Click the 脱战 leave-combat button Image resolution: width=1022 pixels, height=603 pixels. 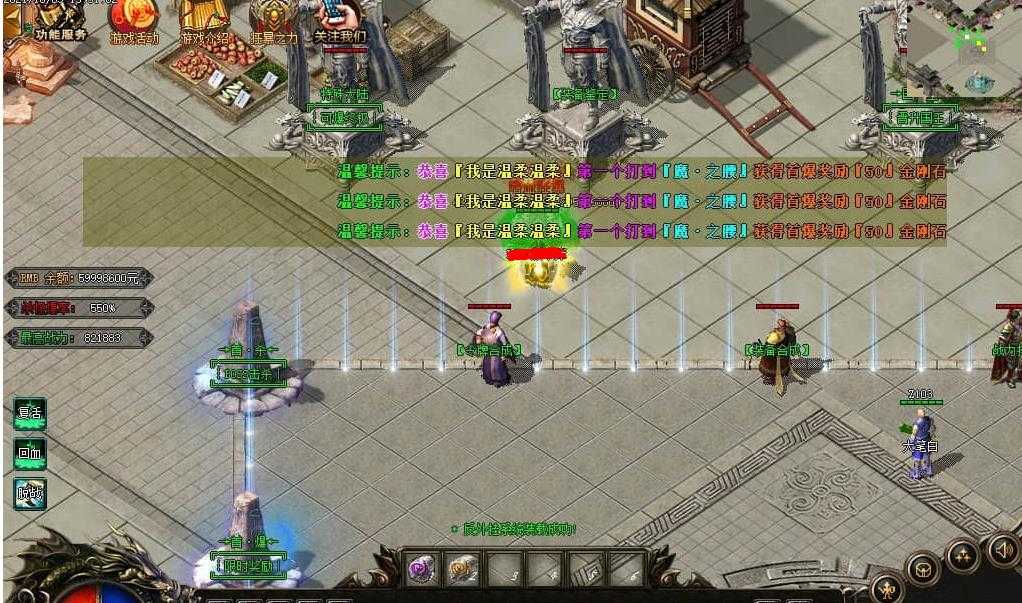click(x=30, y=493)
